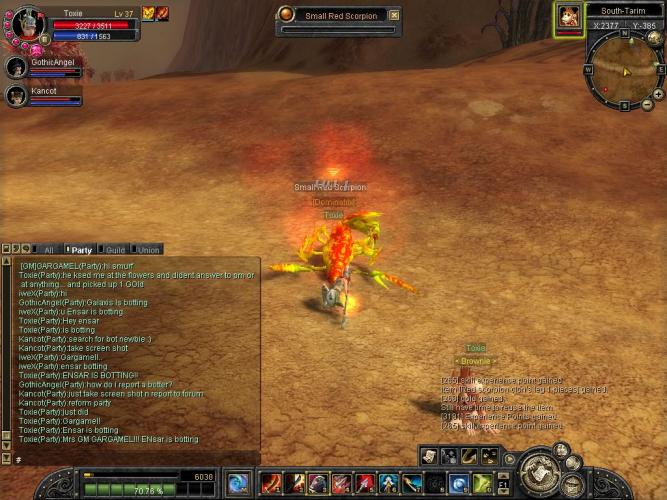Select the monkey pet portrait
The width and height of the screenshot is (667, 500).
[568, 17]
